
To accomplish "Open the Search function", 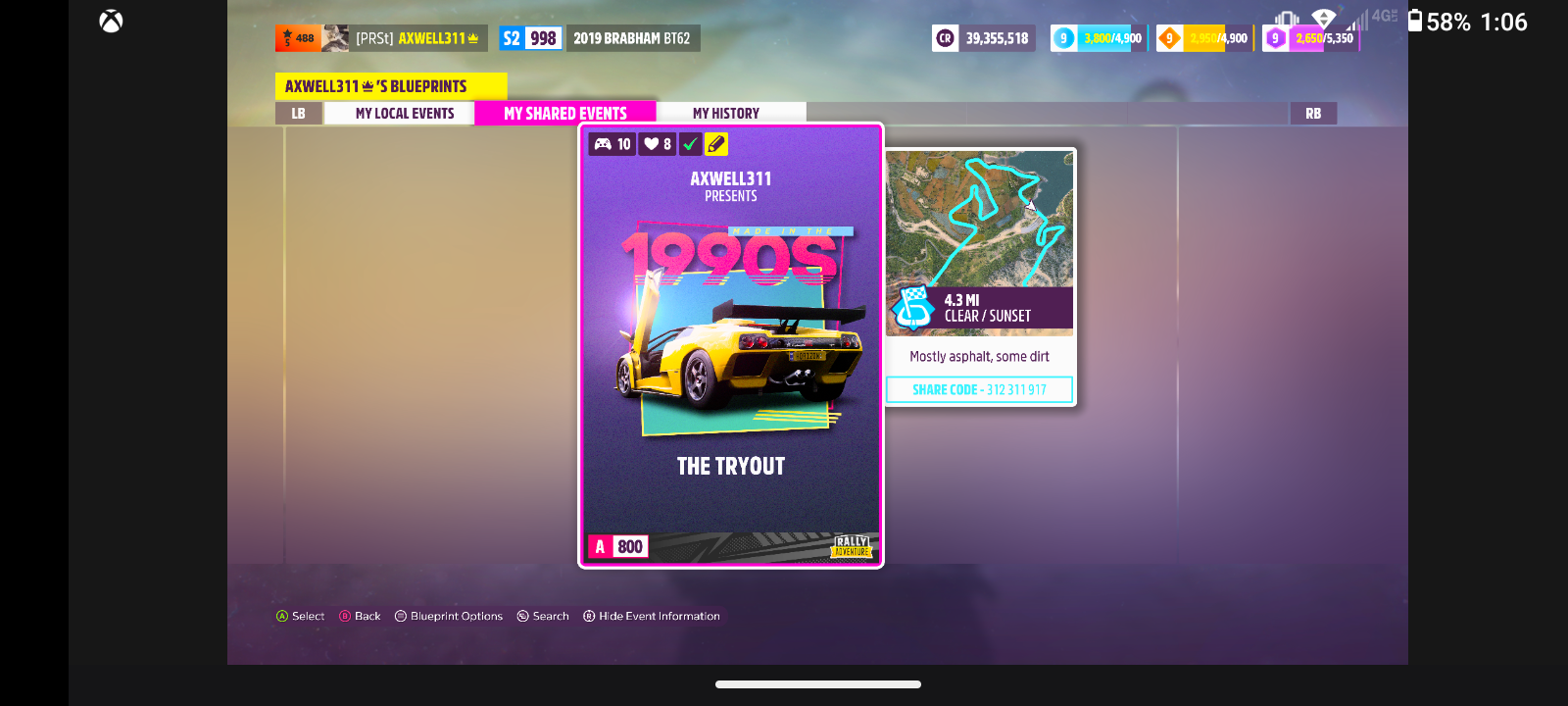I will click(542, 616).
